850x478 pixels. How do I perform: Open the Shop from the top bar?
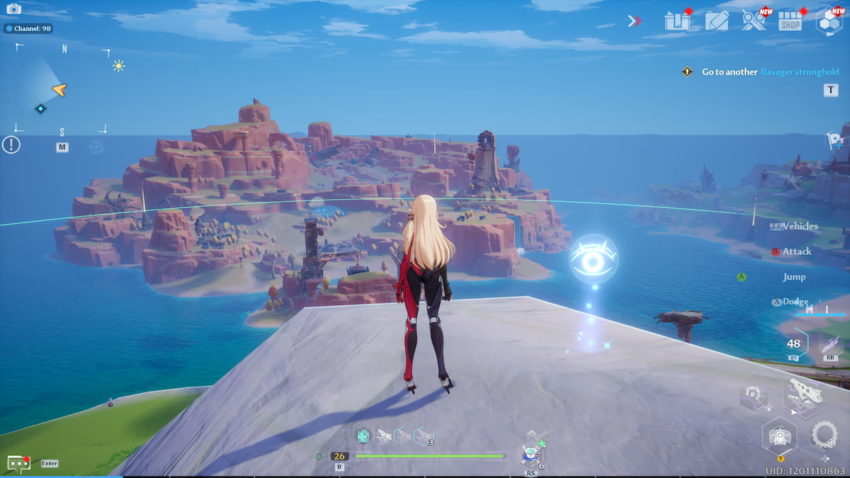point(790,21)
